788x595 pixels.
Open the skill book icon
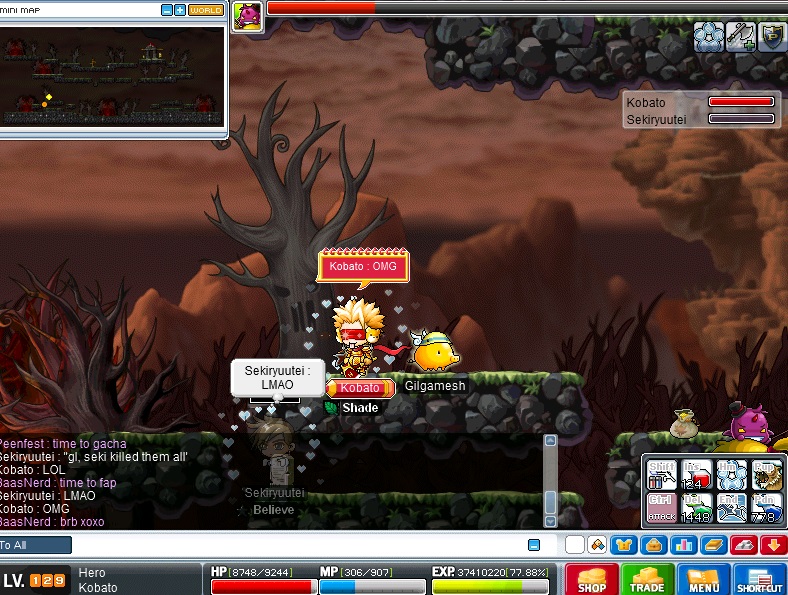pos(712,545)
